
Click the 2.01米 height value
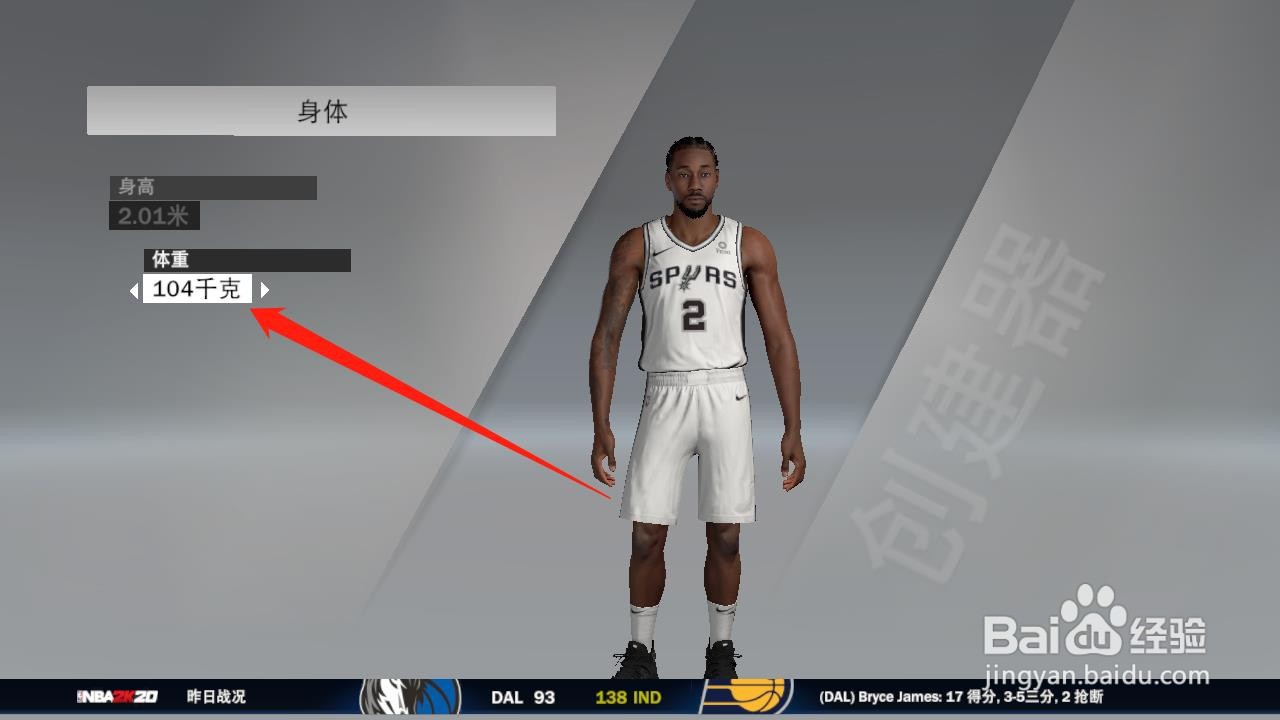click(x=152, y=215)
